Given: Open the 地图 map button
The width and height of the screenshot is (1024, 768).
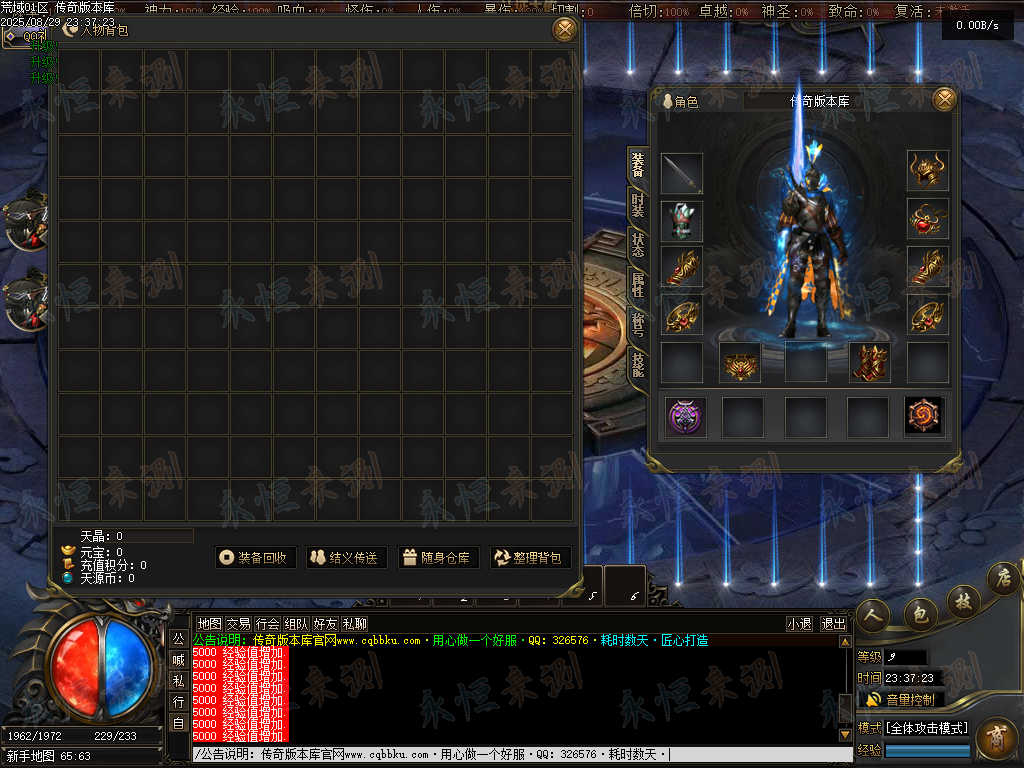Looking at the screenshot, I should point(209,623).
